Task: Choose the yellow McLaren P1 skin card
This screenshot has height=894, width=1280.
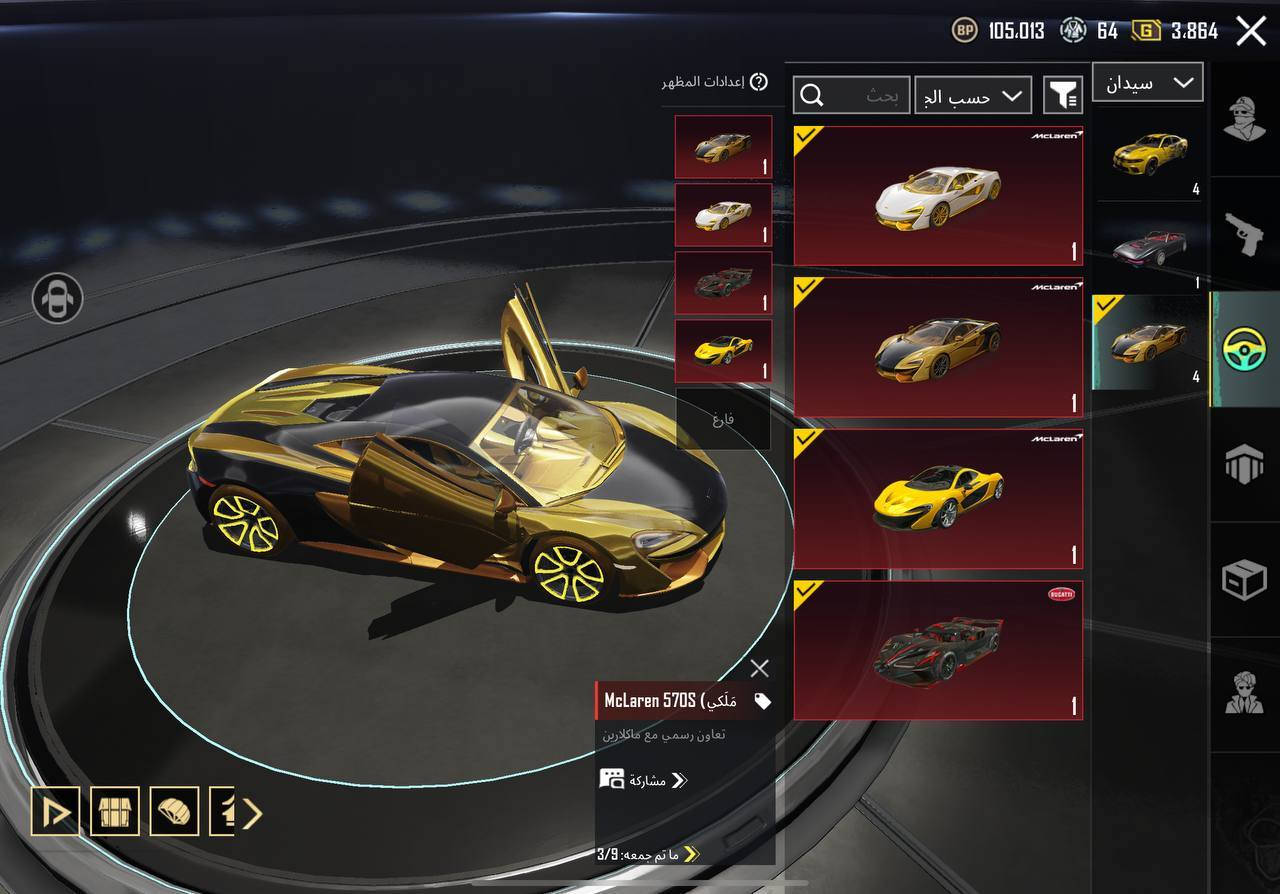Action: click(938, 499)
